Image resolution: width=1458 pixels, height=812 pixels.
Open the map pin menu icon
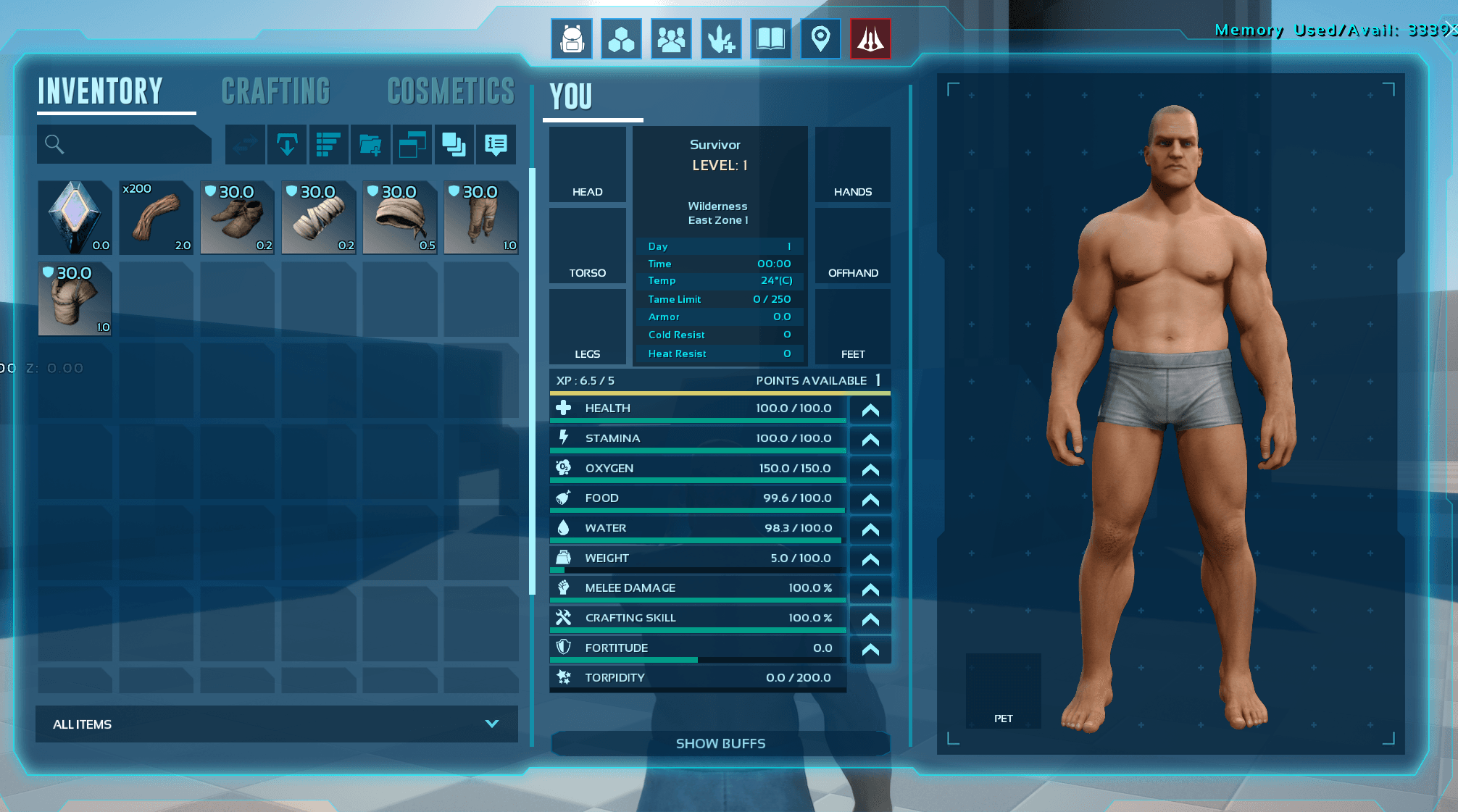[820, 39]
